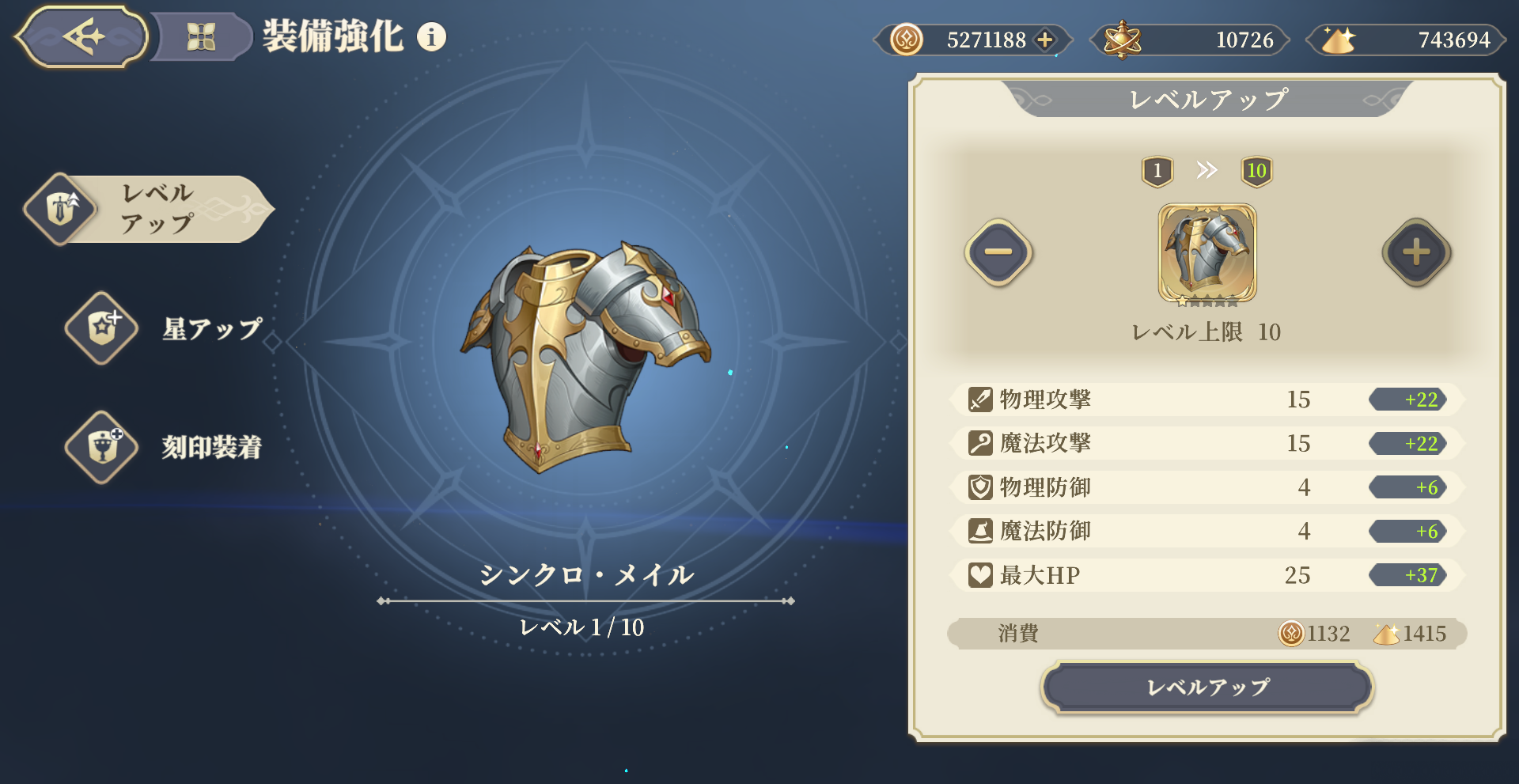Go back using the arrow button
The width and height of the screenshot is (1519, 784).
[x=82, y=36]
